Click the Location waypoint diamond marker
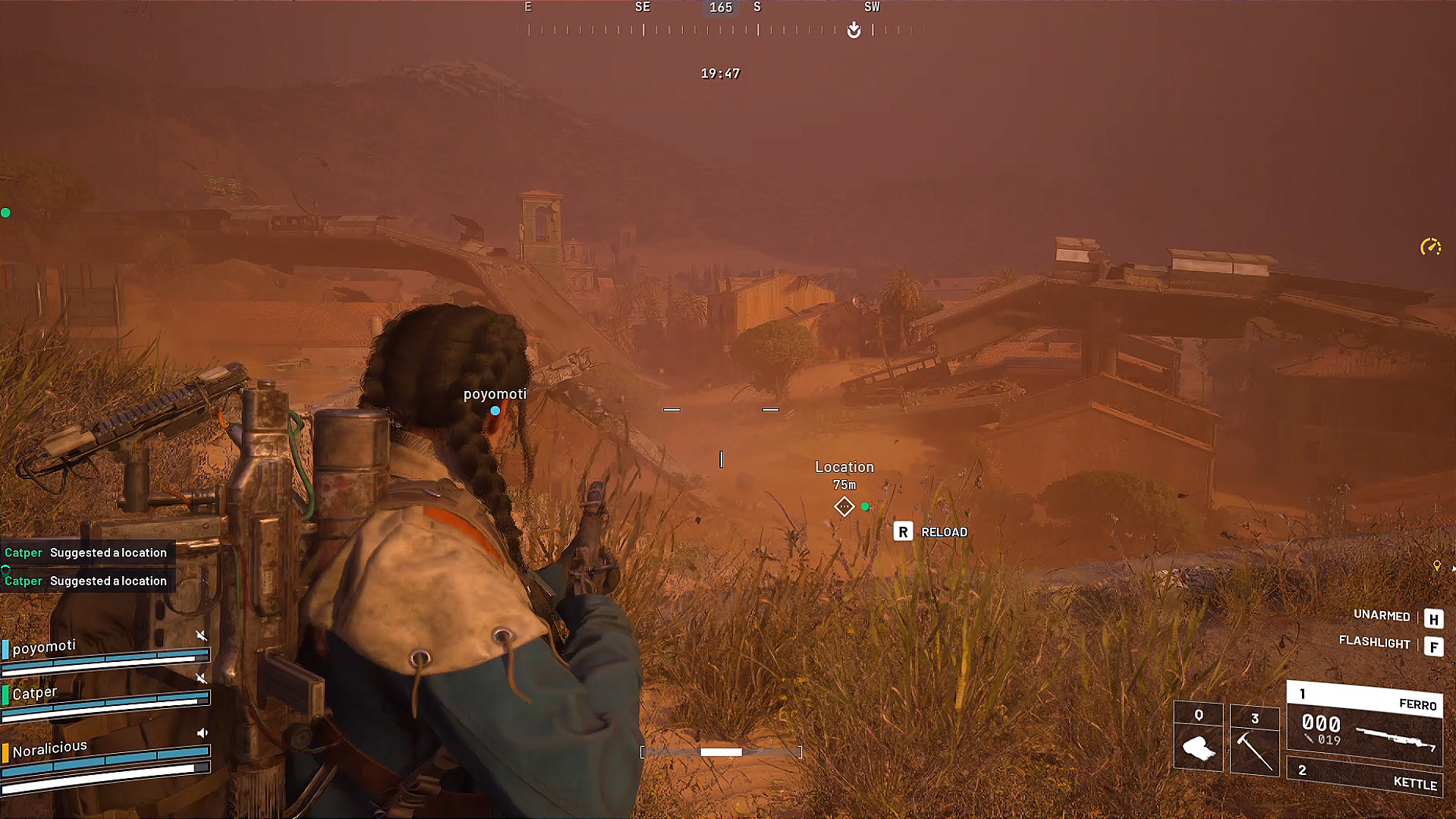Screen dimensions: 1456x819 pos(844,506)
